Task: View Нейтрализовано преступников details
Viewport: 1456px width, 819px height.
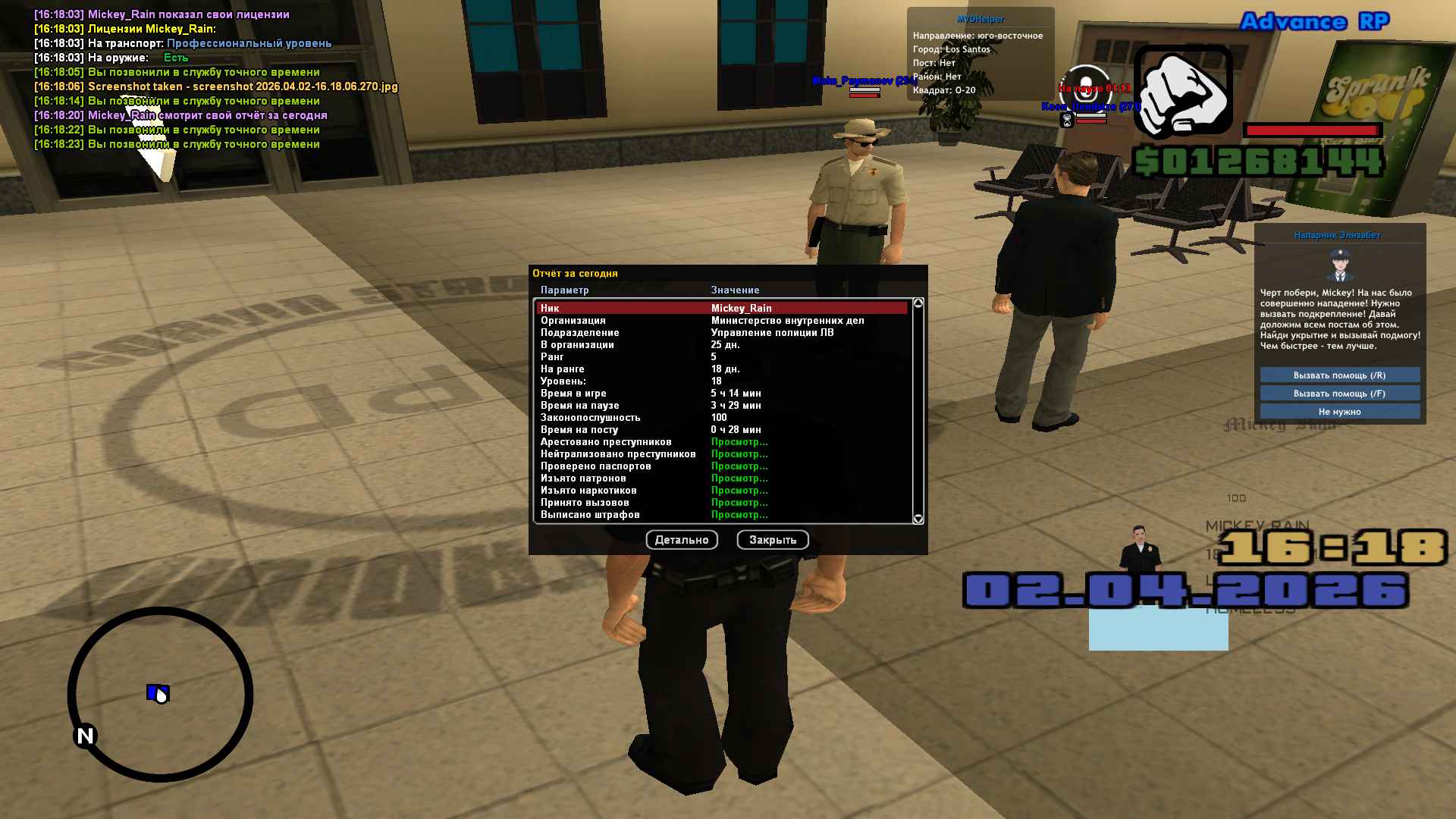Action: point(739,454)
